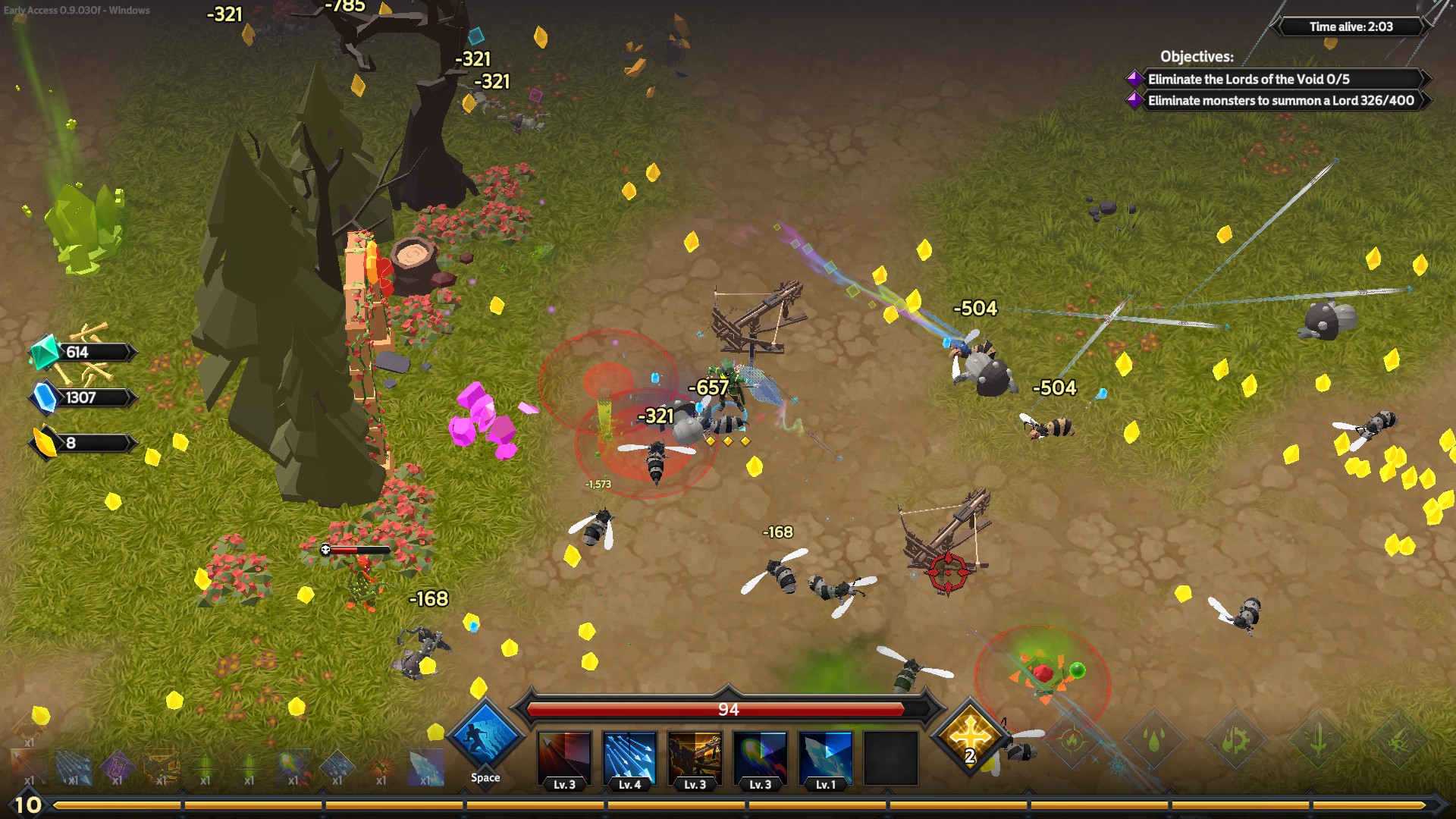Viewport: 1456px width, 819px height.
Task: Select the red single-arrow skill at Lv. 3
Action: [x=564, y=758]
